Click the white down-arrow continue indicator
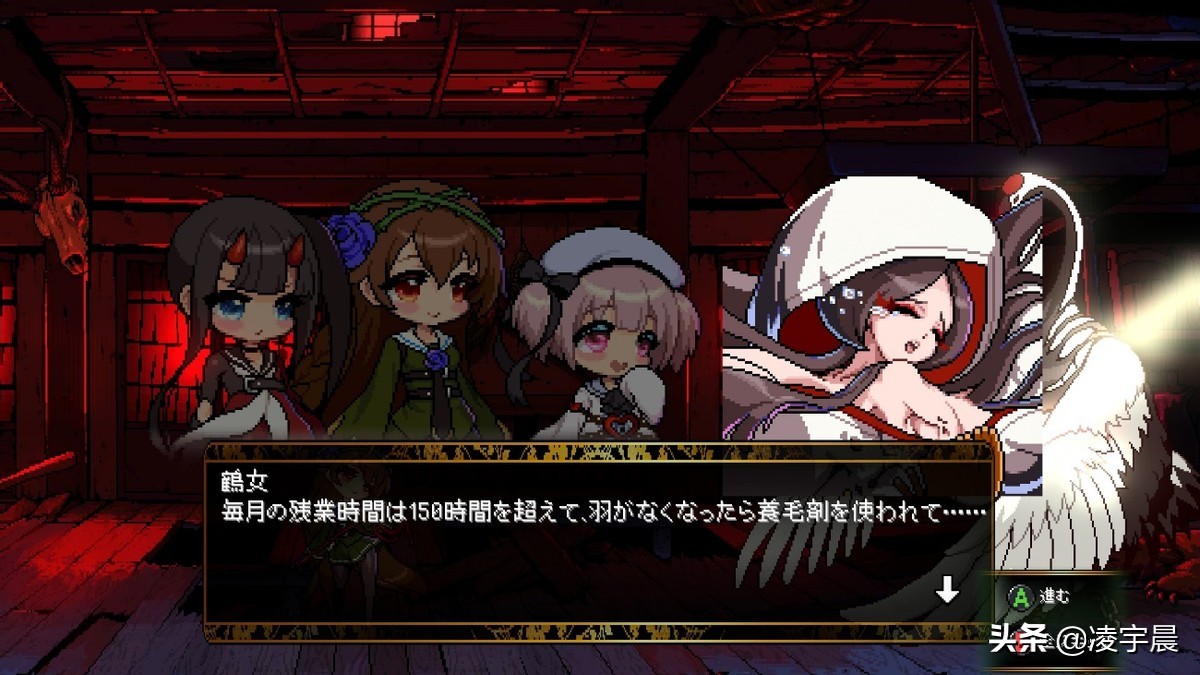 (x=946, y=591)
